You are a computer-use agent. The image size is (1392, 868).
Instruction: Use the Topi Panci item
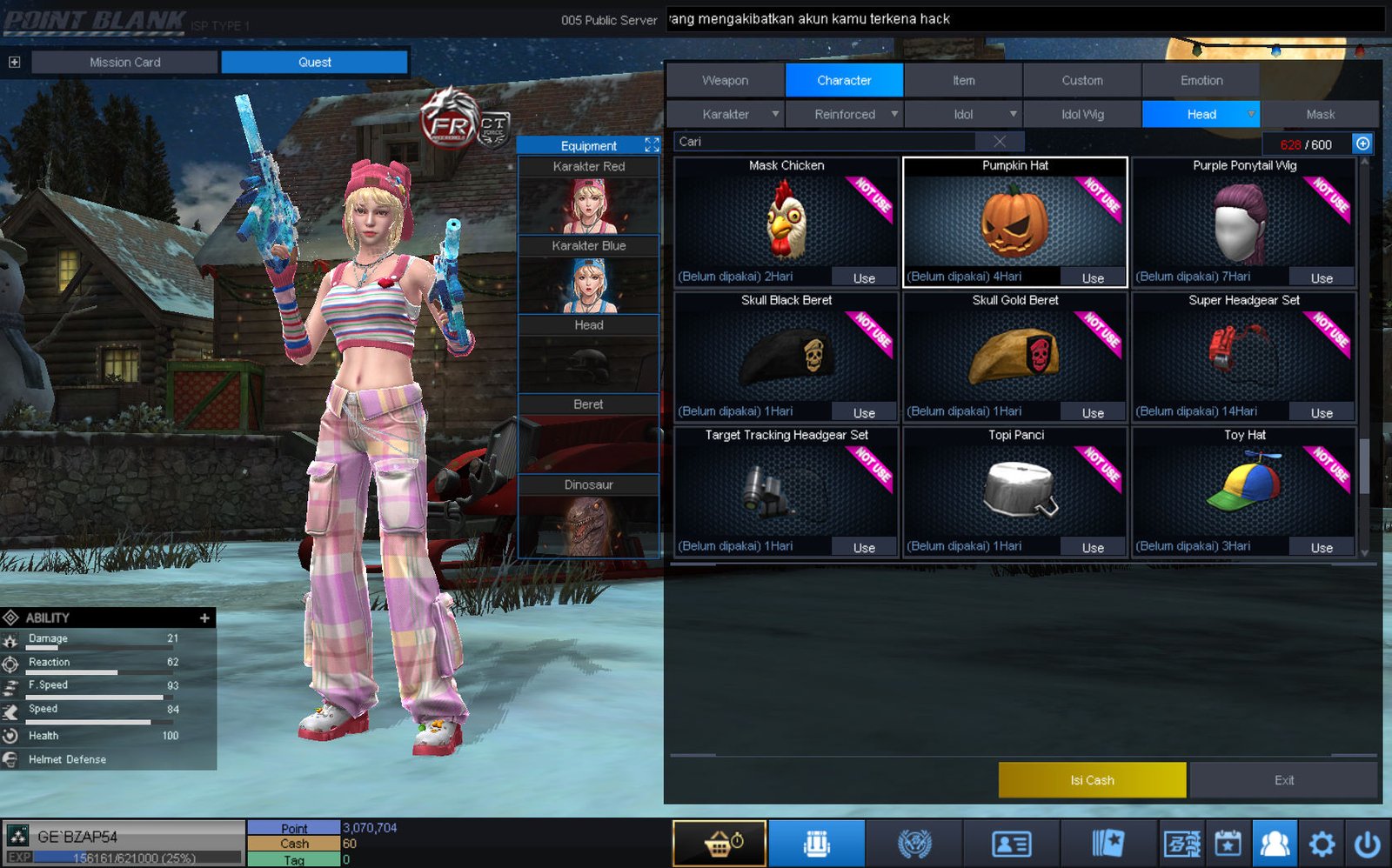pyautogui.click(x=1093, y=547)
